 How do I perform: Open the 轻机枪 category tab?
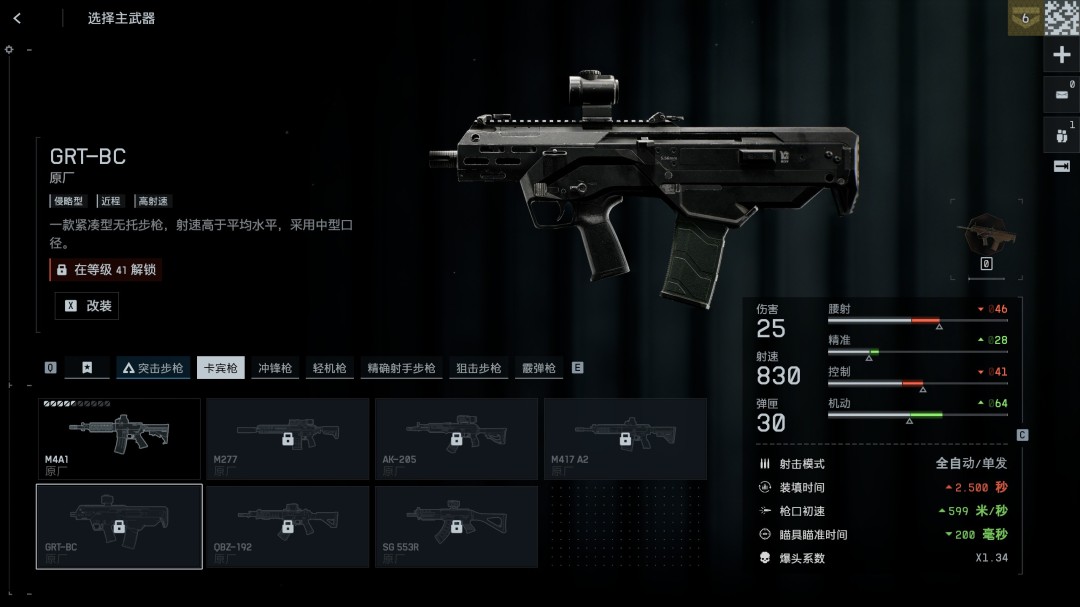[329, 368]
